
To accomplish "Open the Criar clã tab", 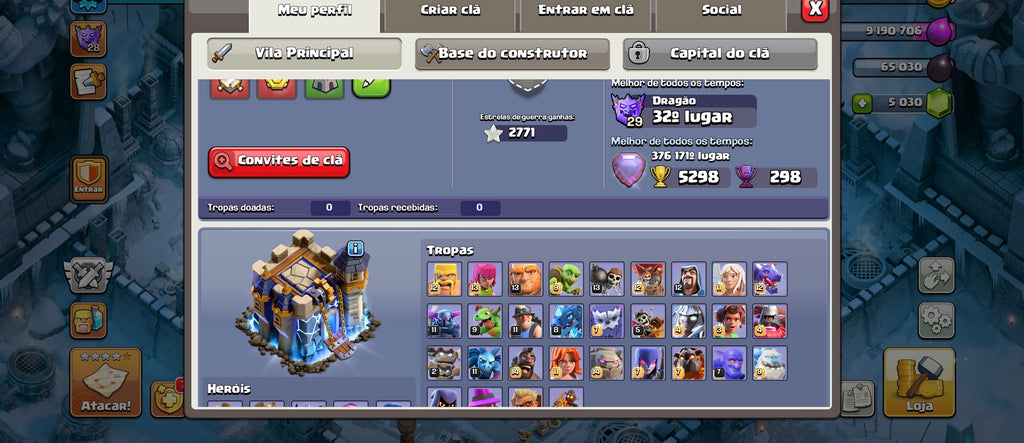I will [x=449, y=12].
